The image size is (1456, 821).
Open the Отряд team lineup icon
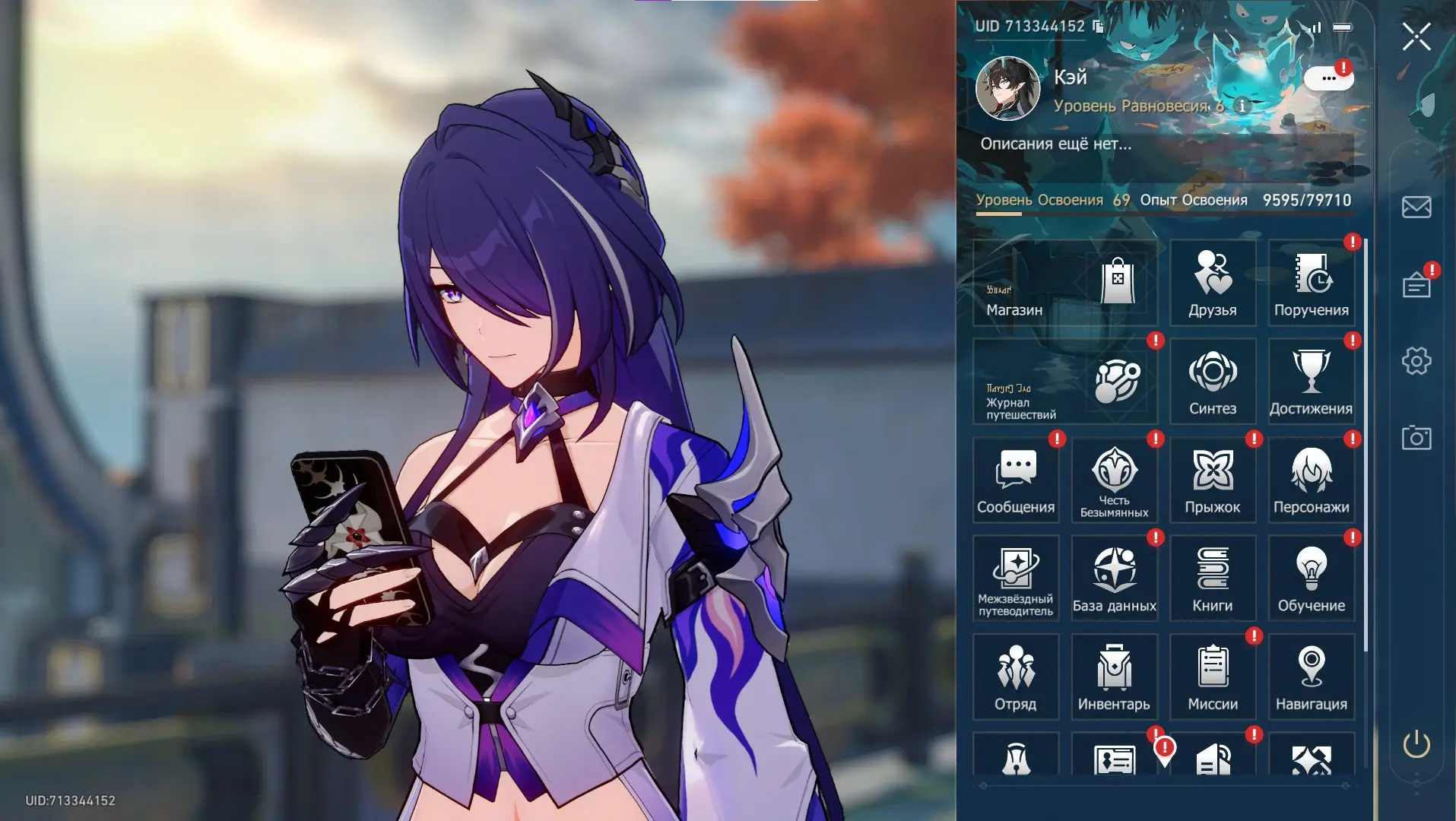[1017, 673]
